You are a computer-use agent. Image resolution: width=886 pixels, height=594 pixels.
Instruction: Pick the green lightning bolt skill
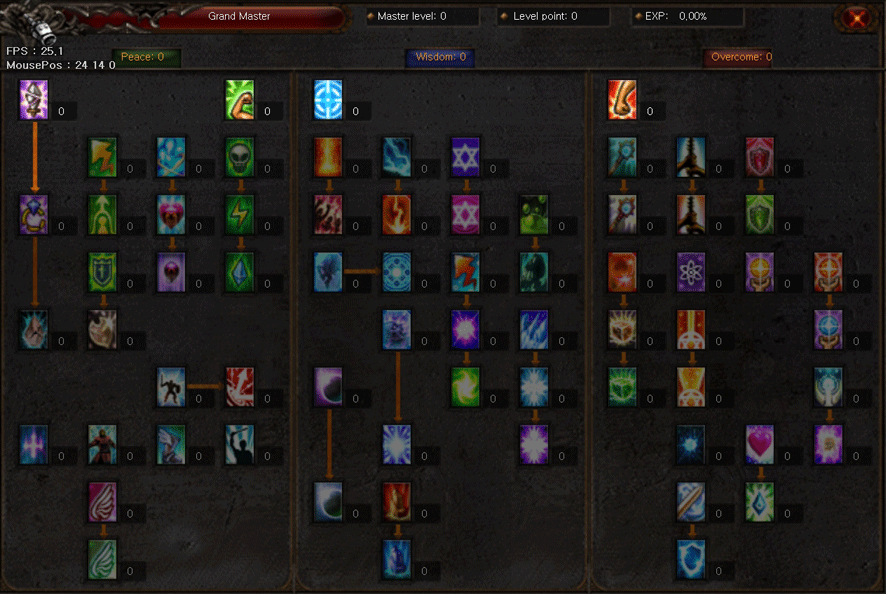[x=240, y=215]
